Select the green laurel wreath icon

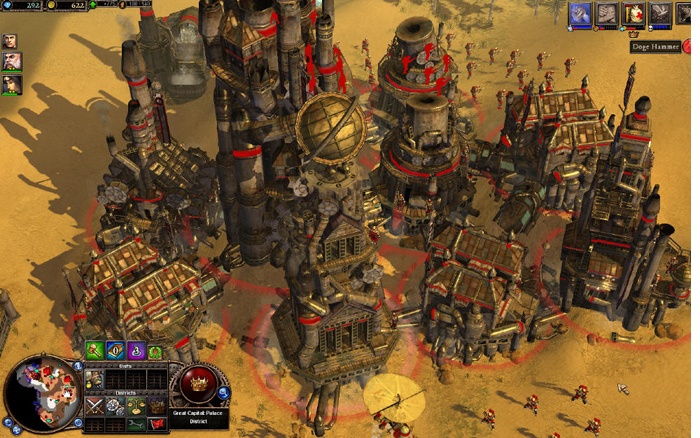tap(156, 350)
